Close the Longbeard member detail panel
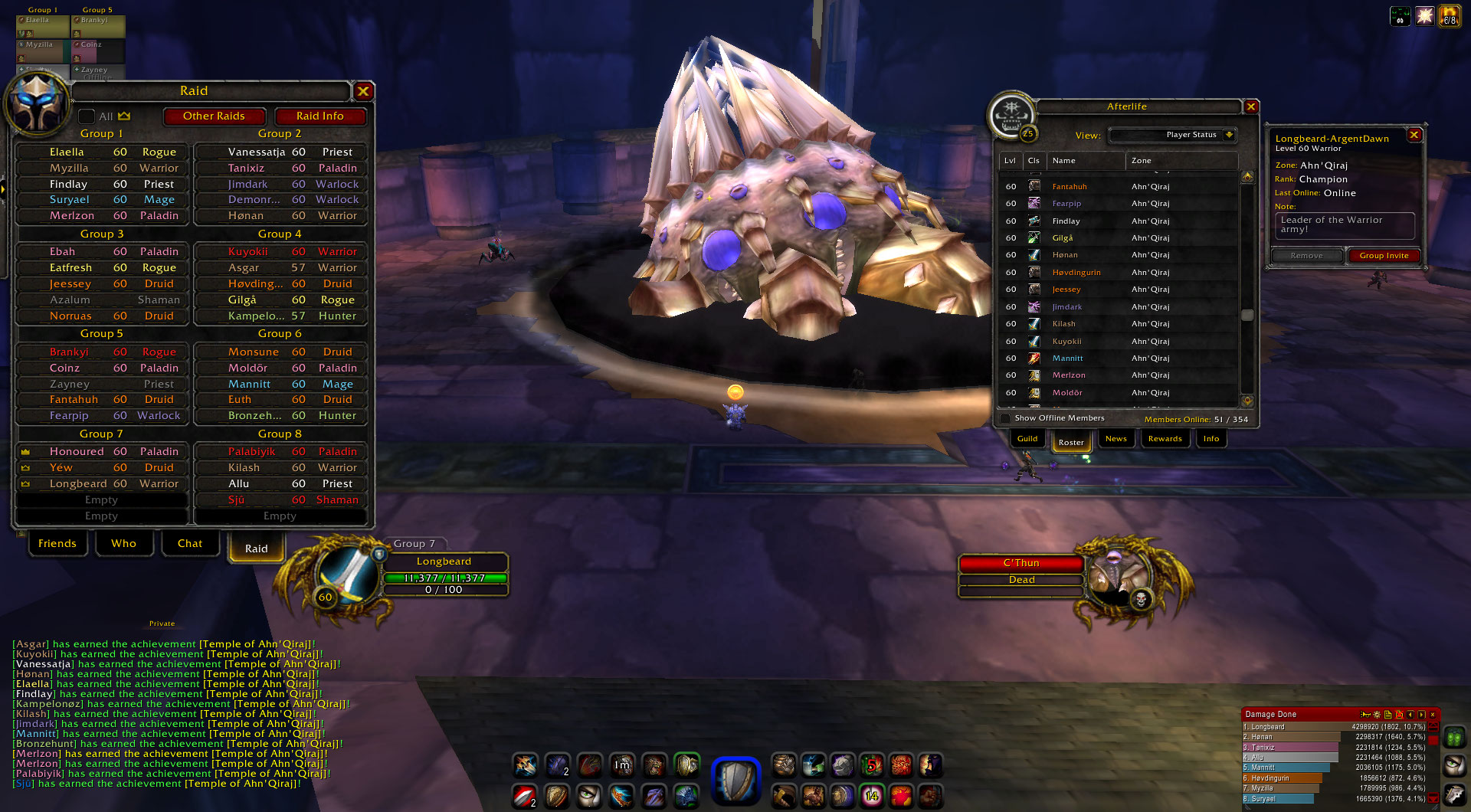Screen dimensions: 1471x812 (1414, 135)
